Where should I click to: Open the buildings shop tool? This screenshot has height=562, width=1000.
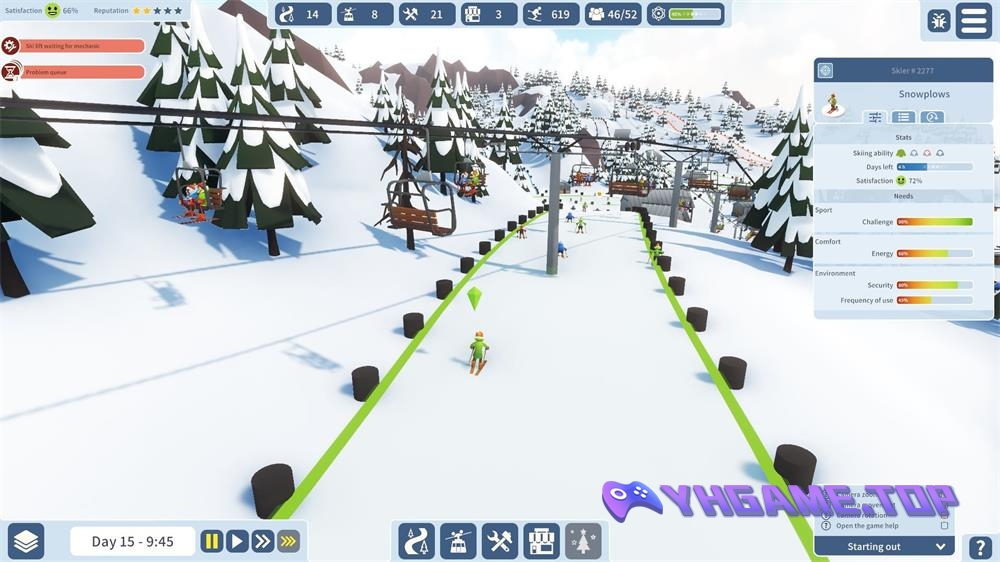pos(541,541)
